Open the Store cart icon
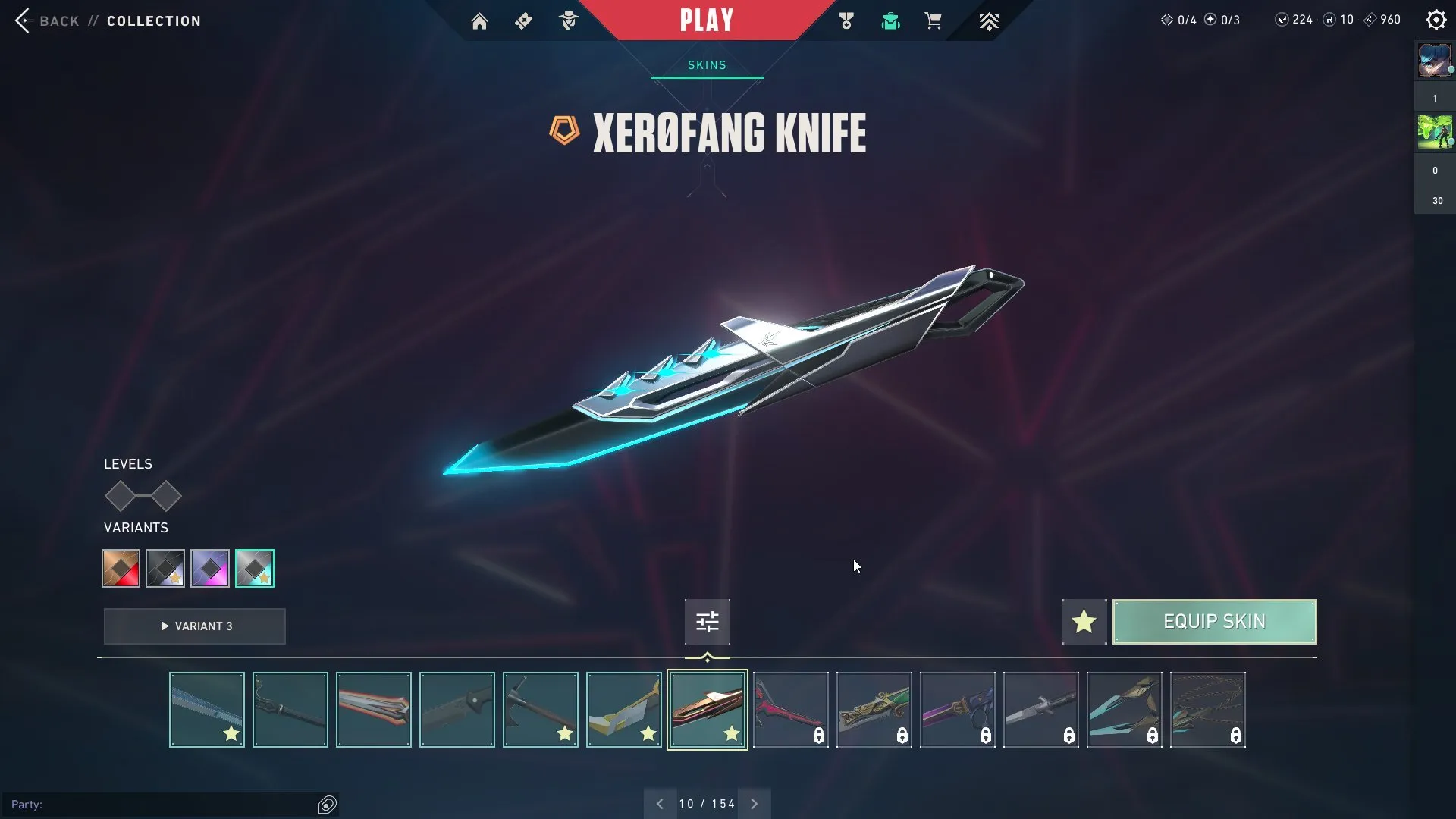The image size is (1456, 819). [934, 20]
